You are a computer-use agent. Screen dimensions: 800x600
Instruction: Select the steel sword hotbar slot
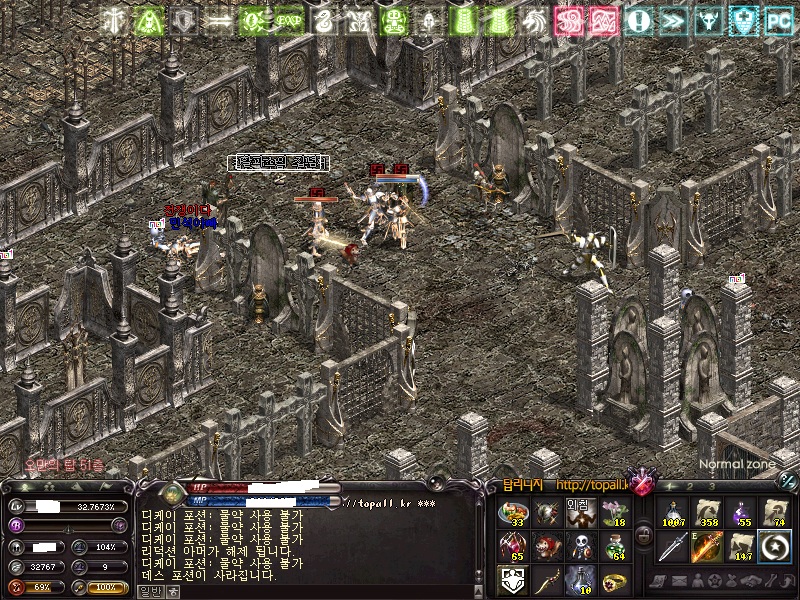pos(673,547)
